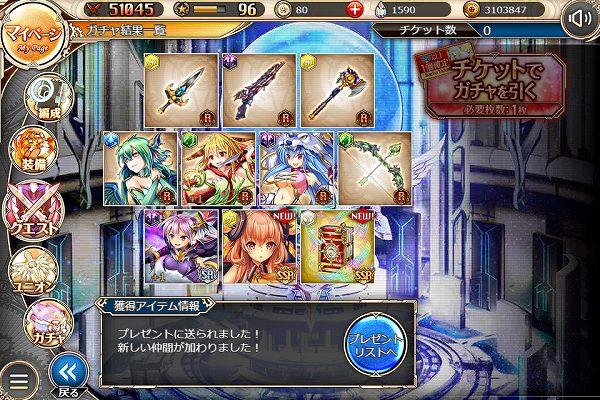Go to the プレゼントリスト present list
The height and width of the screenshot is (400, 600).
pos(375,343)
